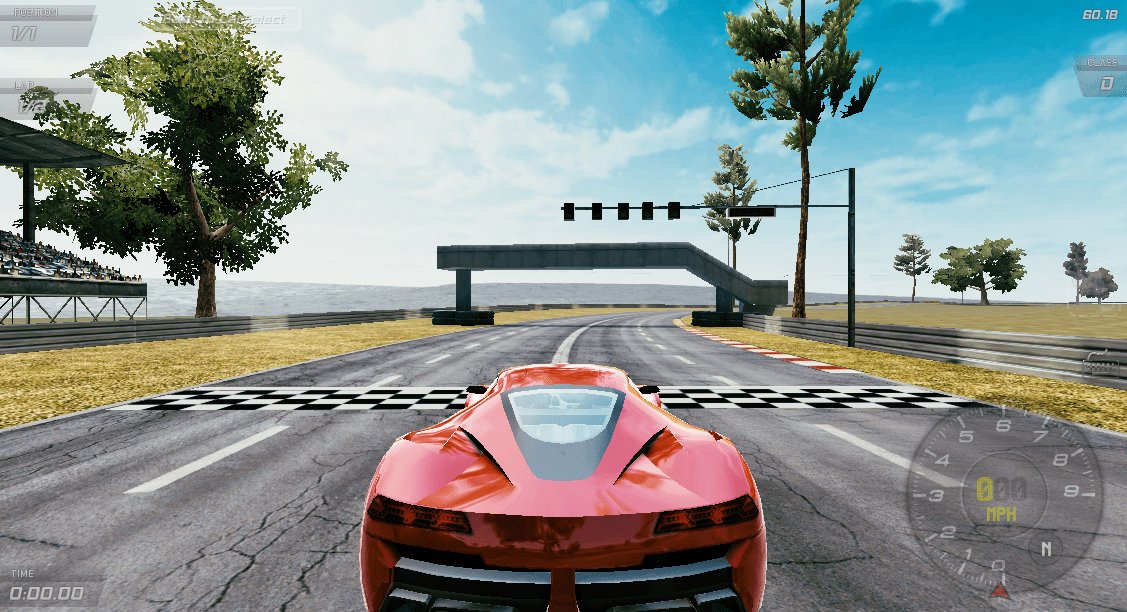Click the faint checkered icon above the speedometer
Image resolution: width=1127 pixels, height=612 pixels.
coord(1101,365)
